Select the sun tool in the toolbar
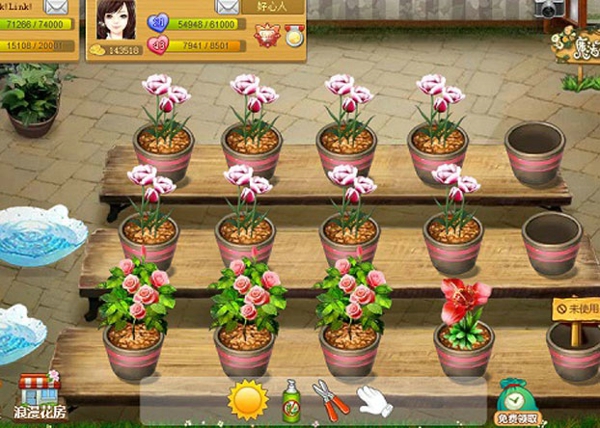The image size is (600, 428). pyautogui.click(x=248, y=400)
